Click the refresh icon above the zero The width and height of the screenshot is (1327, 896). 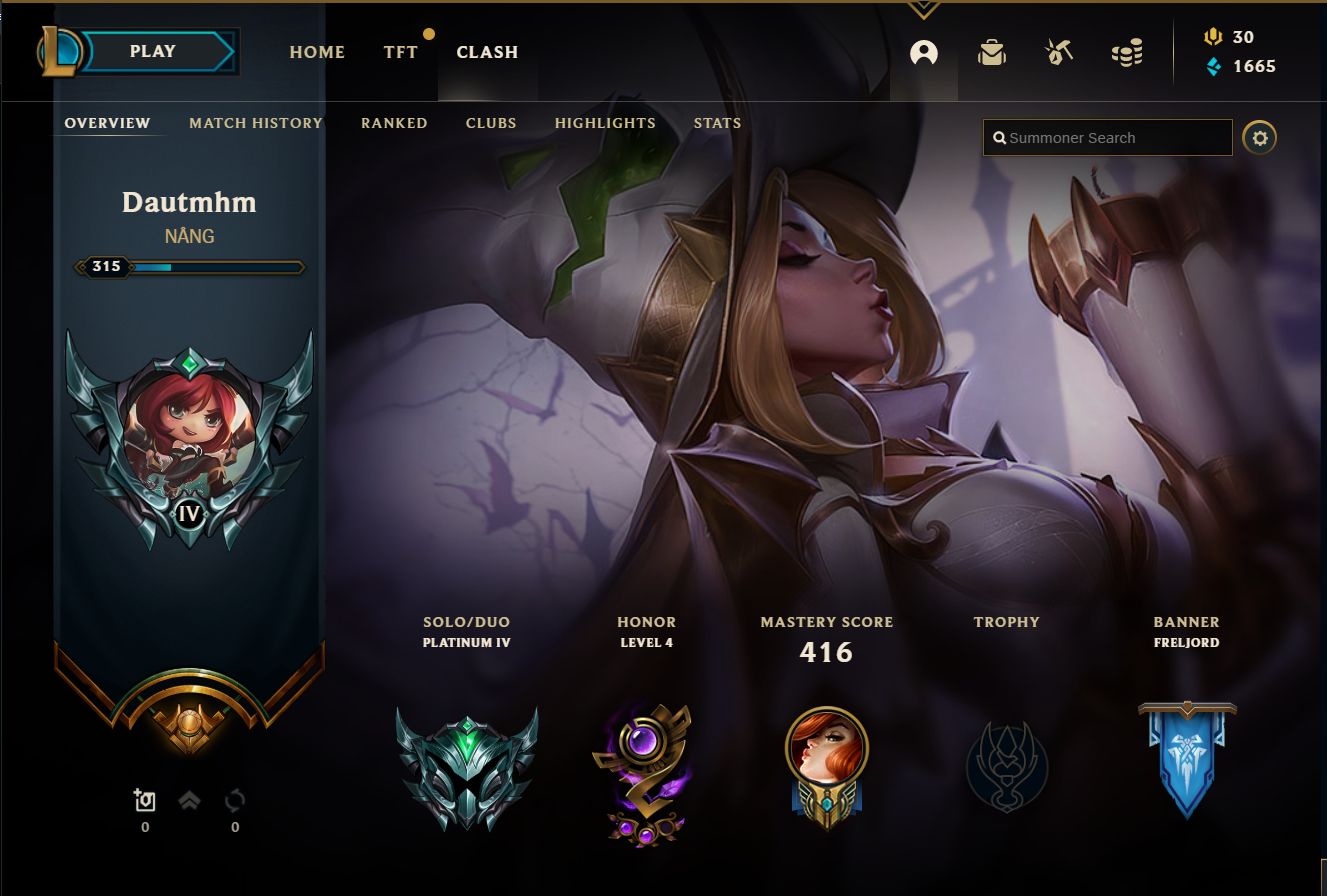click(235, 800)
